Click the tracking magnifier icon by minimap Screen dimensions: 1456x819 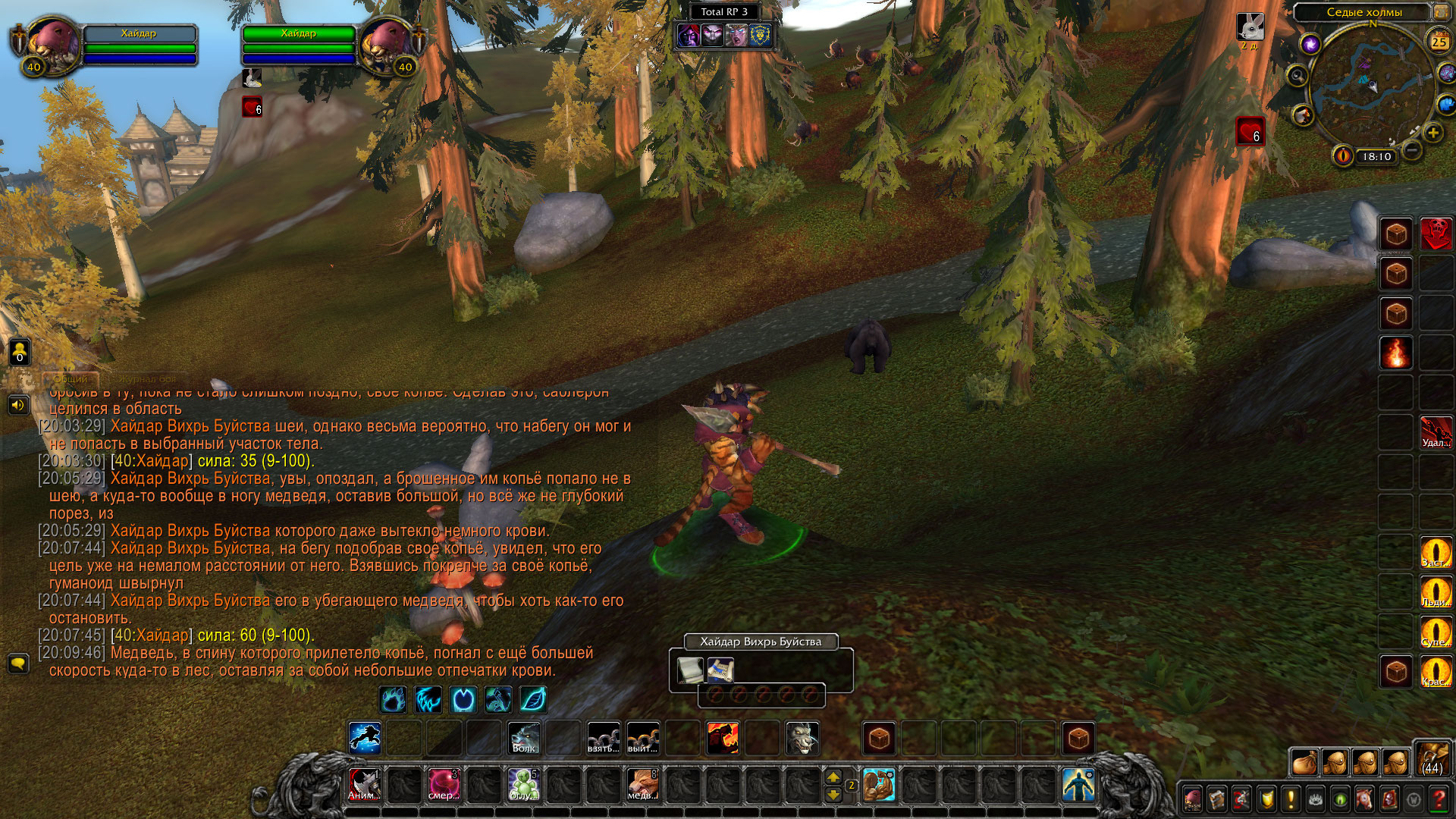coord(1298,76)
